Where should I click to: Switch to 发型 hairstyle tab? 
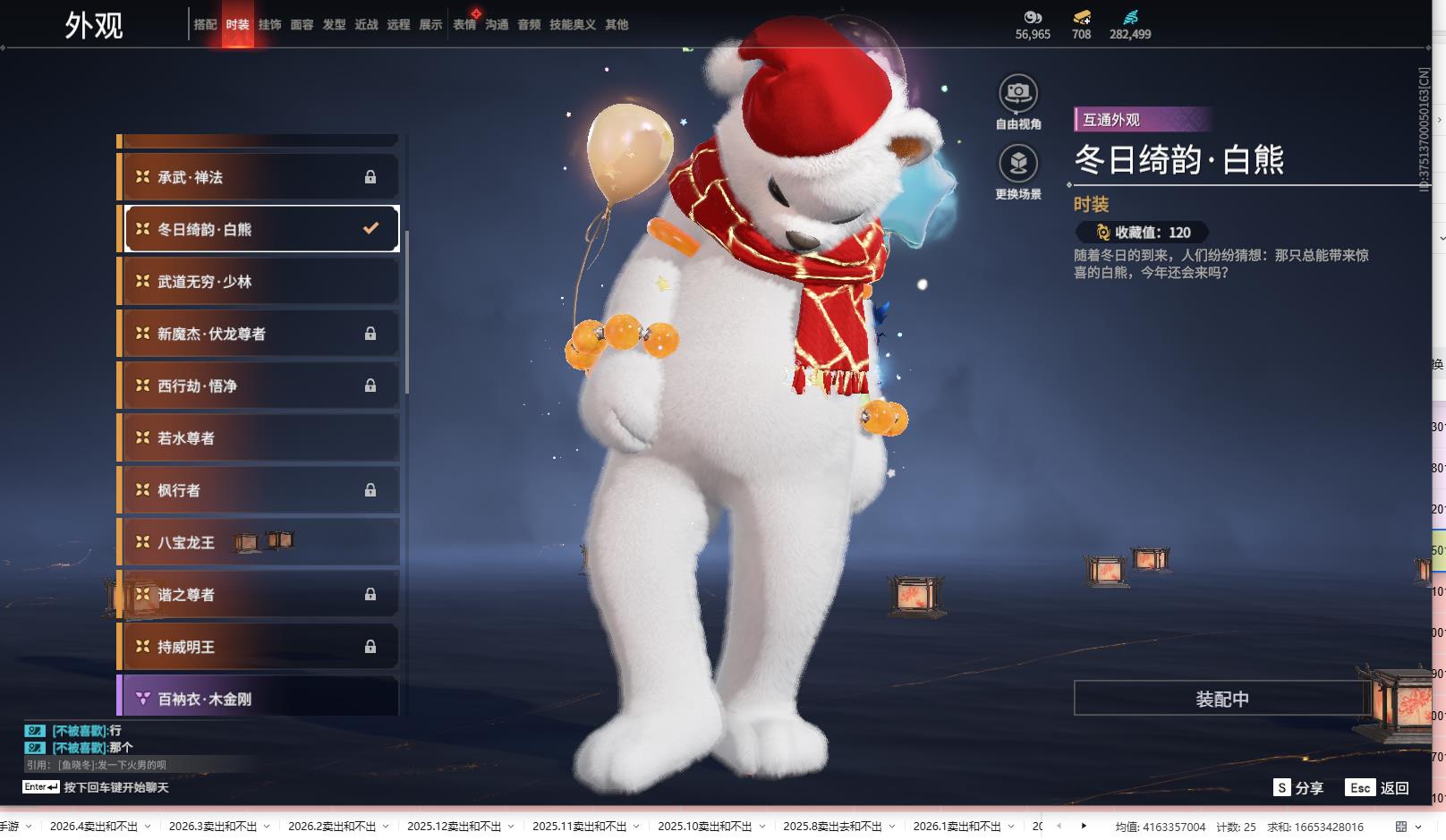[x=334, y=25]
